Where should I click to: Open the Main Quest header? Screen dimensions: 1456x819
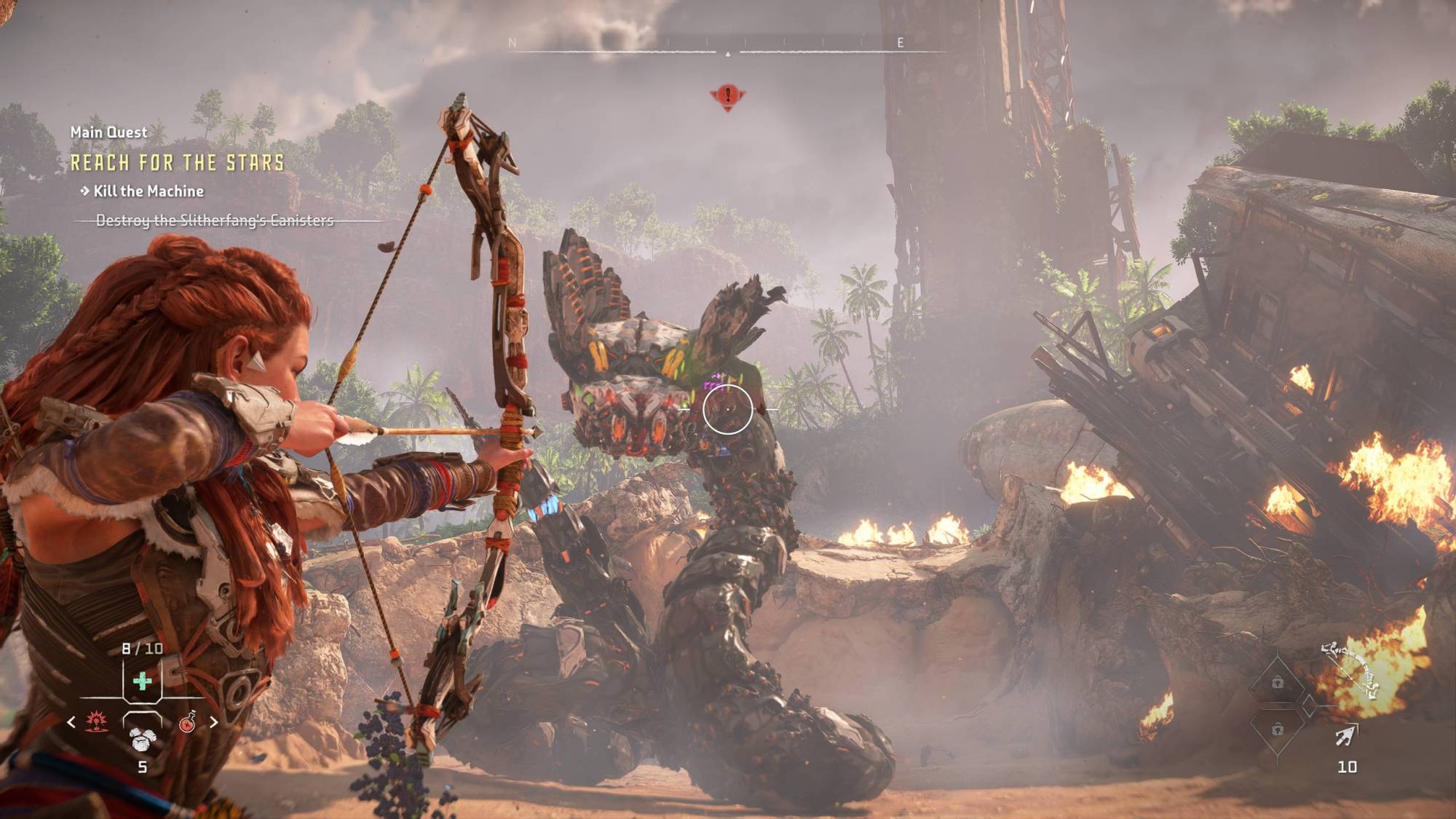108,132
